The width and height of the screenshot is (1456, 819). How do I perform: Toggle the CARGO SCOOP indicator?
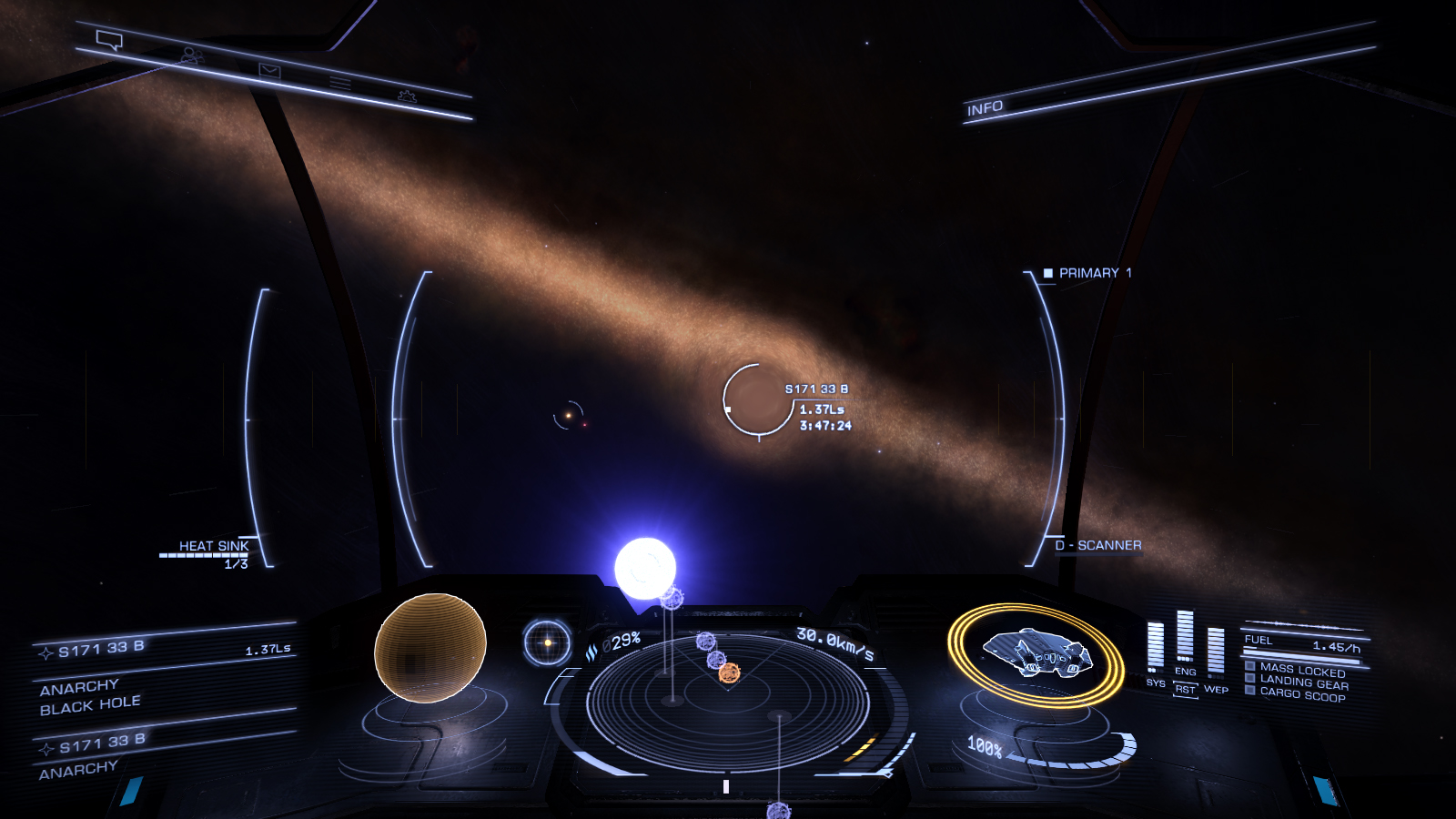click(1301, 694)
